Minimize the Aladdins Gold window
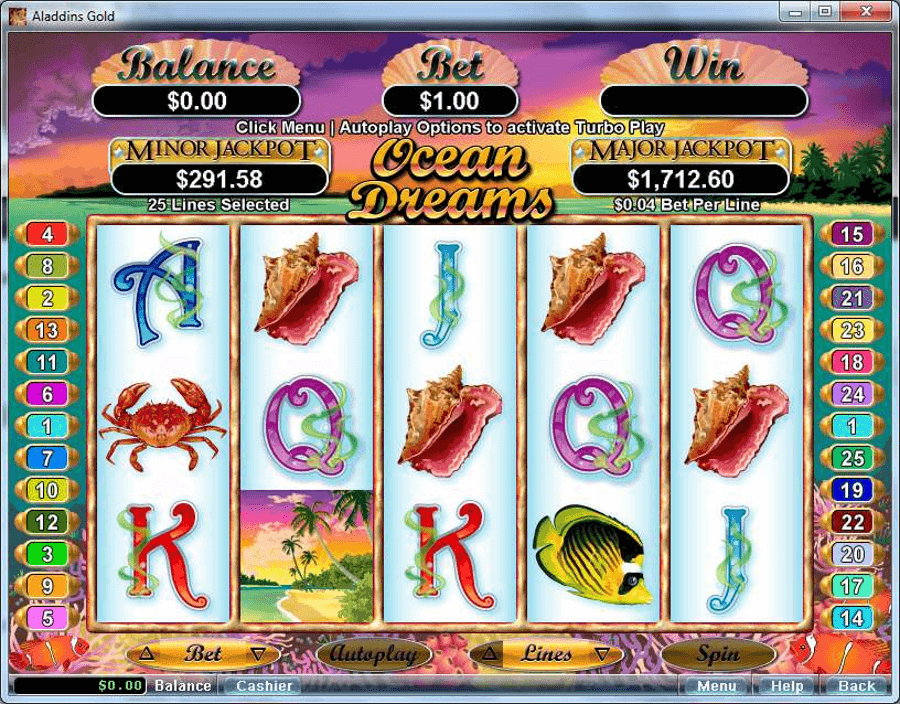 [796, 12]
